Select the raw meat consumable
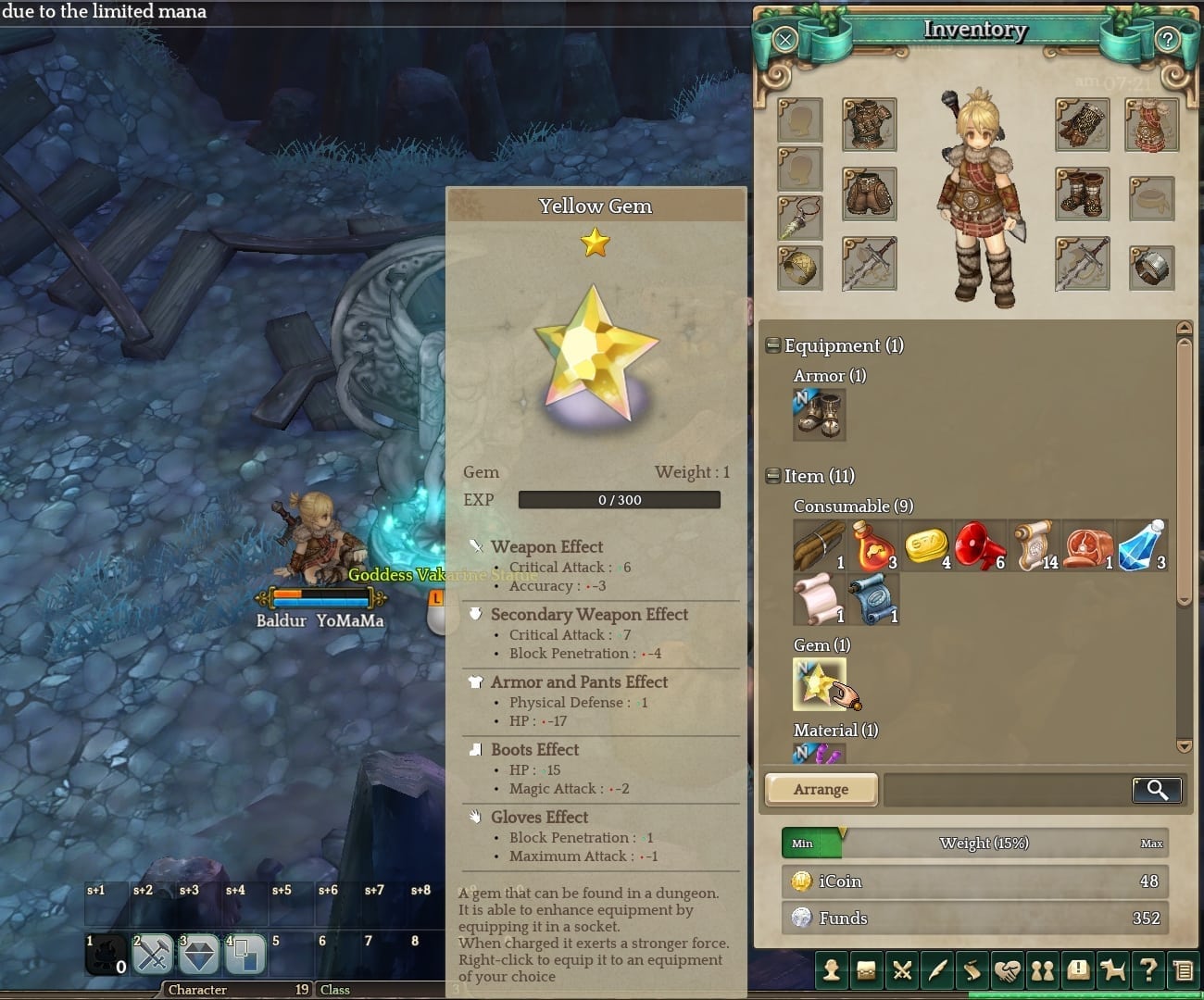Viewport: 1204px width, 1000px height. coord(1087,545)
